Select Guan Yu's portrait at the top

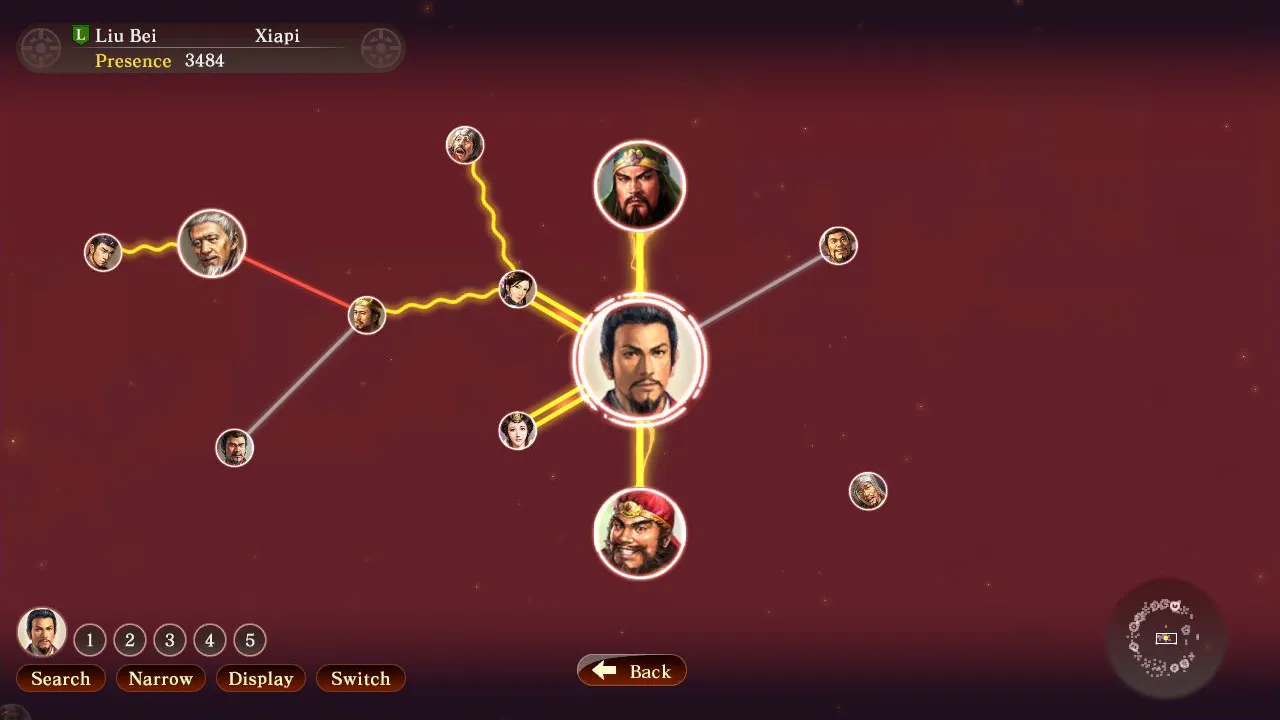click(x=640, y=184)
